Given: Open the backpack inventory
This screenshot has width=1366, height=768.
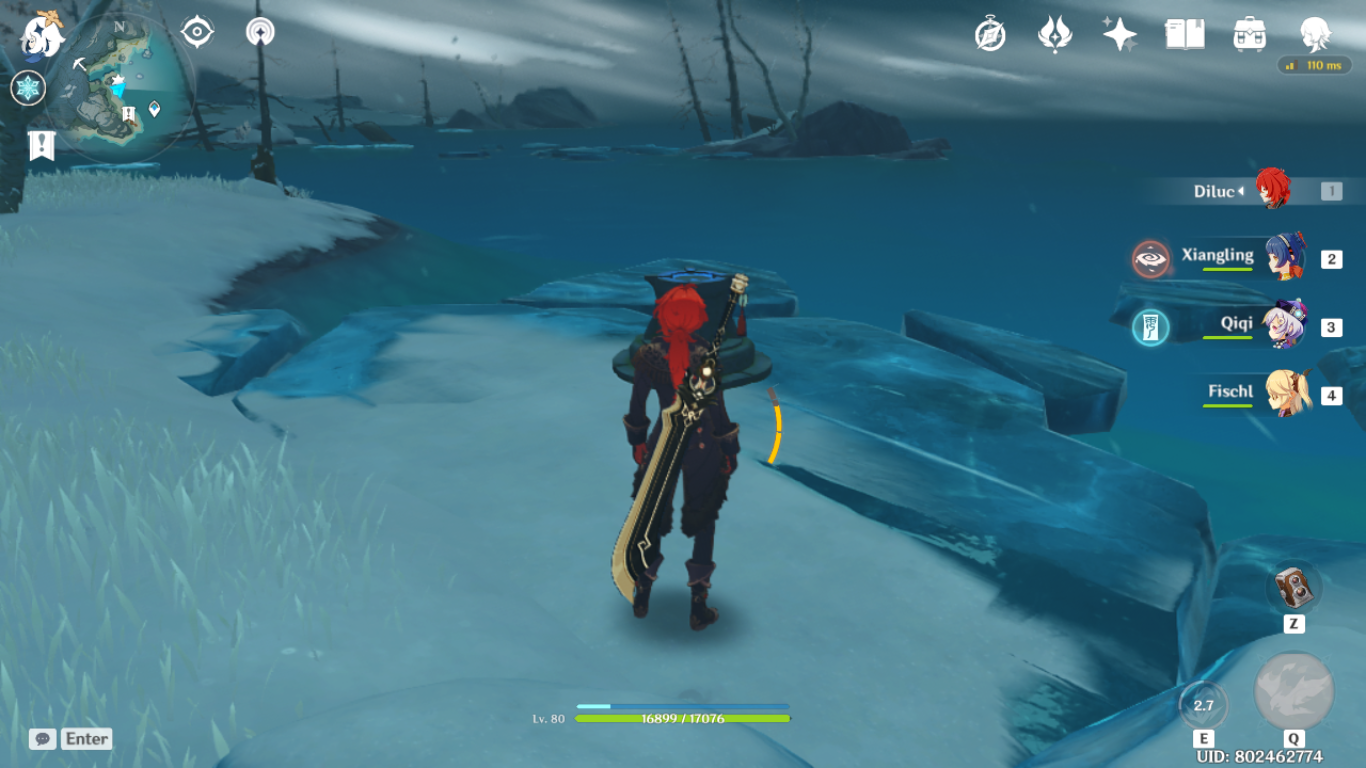Looking at the screenshot, I should (x=1249, y=35).
